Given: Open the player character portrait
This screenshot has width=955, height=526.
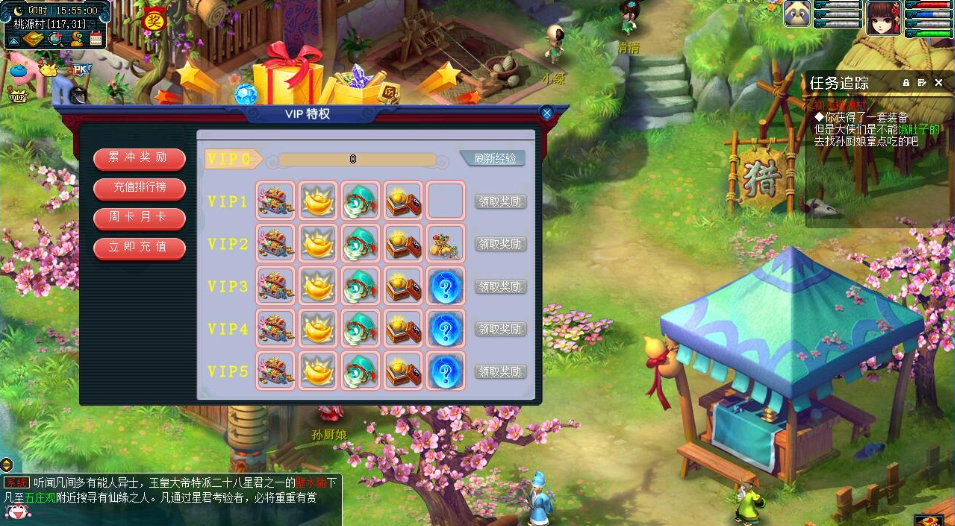Looking at the screenshot, I should point(882,16).
